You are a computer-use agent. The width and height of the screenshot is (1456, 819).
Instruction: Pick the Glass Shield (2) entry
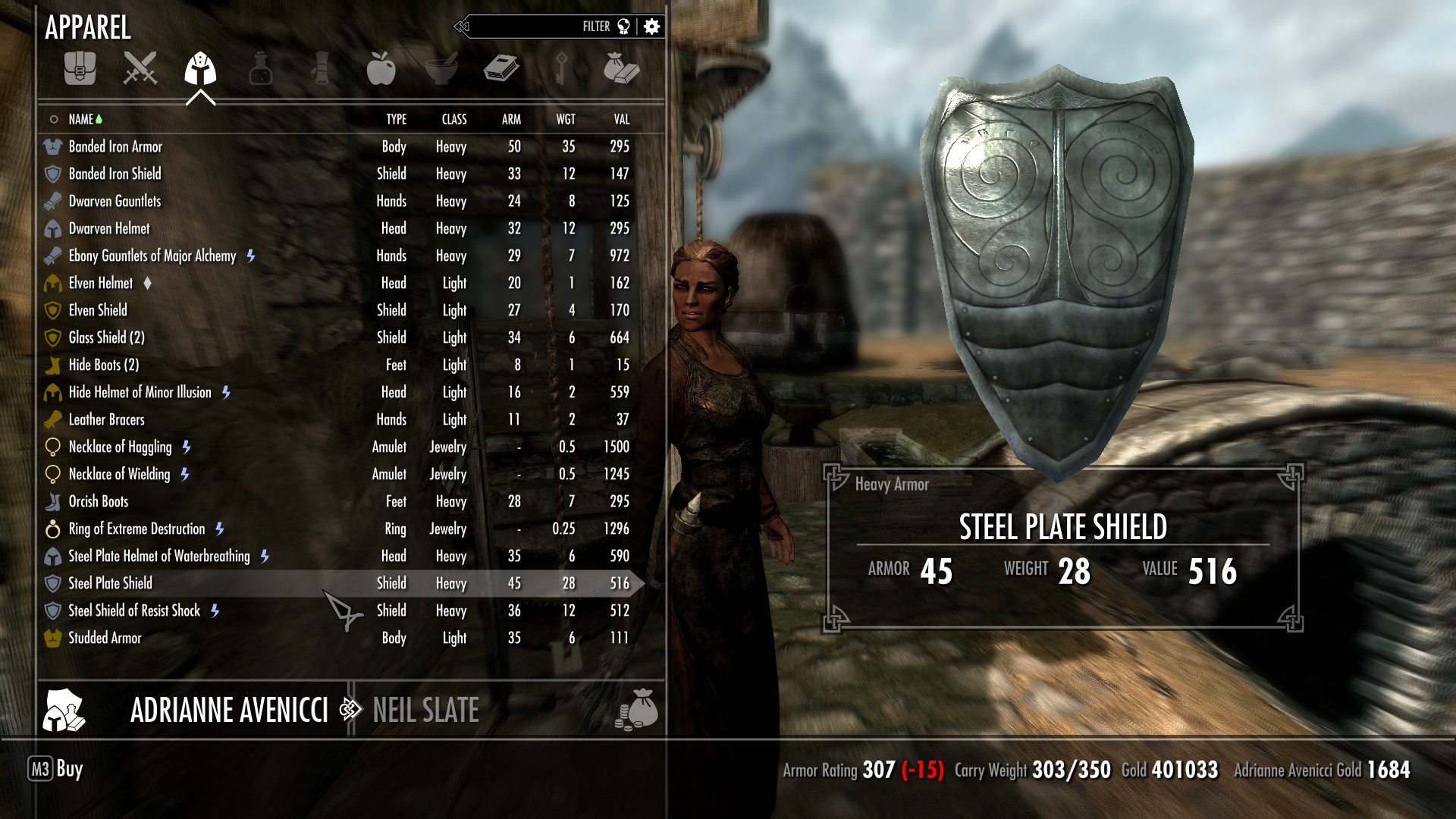(106, 337)
